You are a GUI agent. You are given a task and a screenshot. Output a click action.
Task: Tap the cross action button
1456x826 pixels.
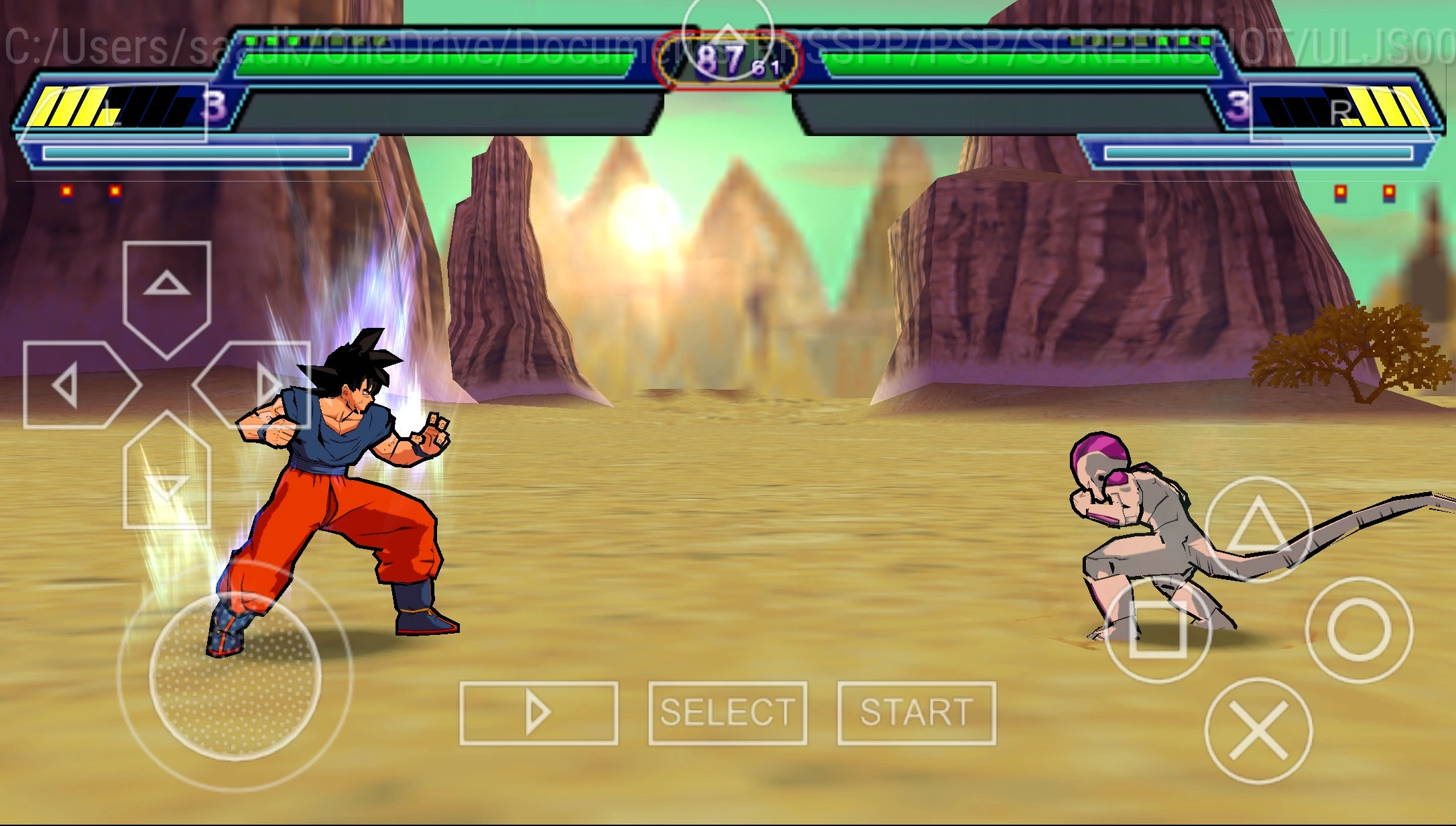click(x=1258, y=731)
